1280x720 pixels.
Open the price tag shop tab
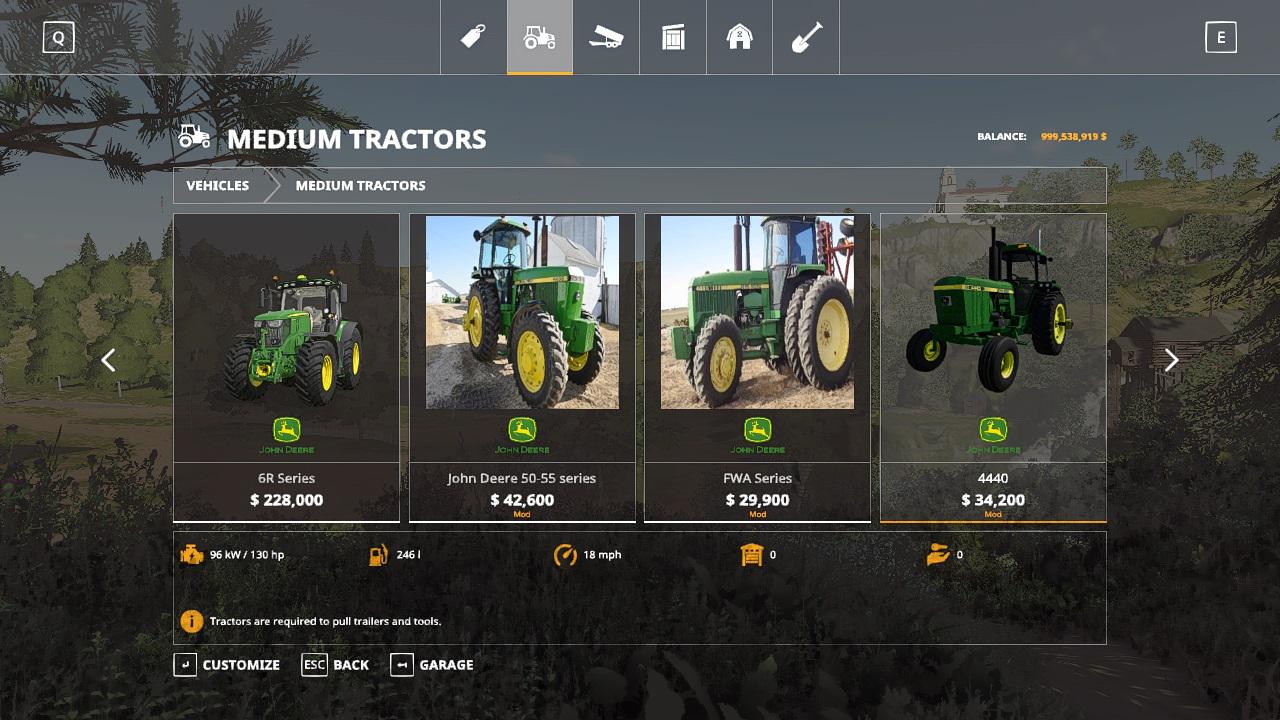473,38
